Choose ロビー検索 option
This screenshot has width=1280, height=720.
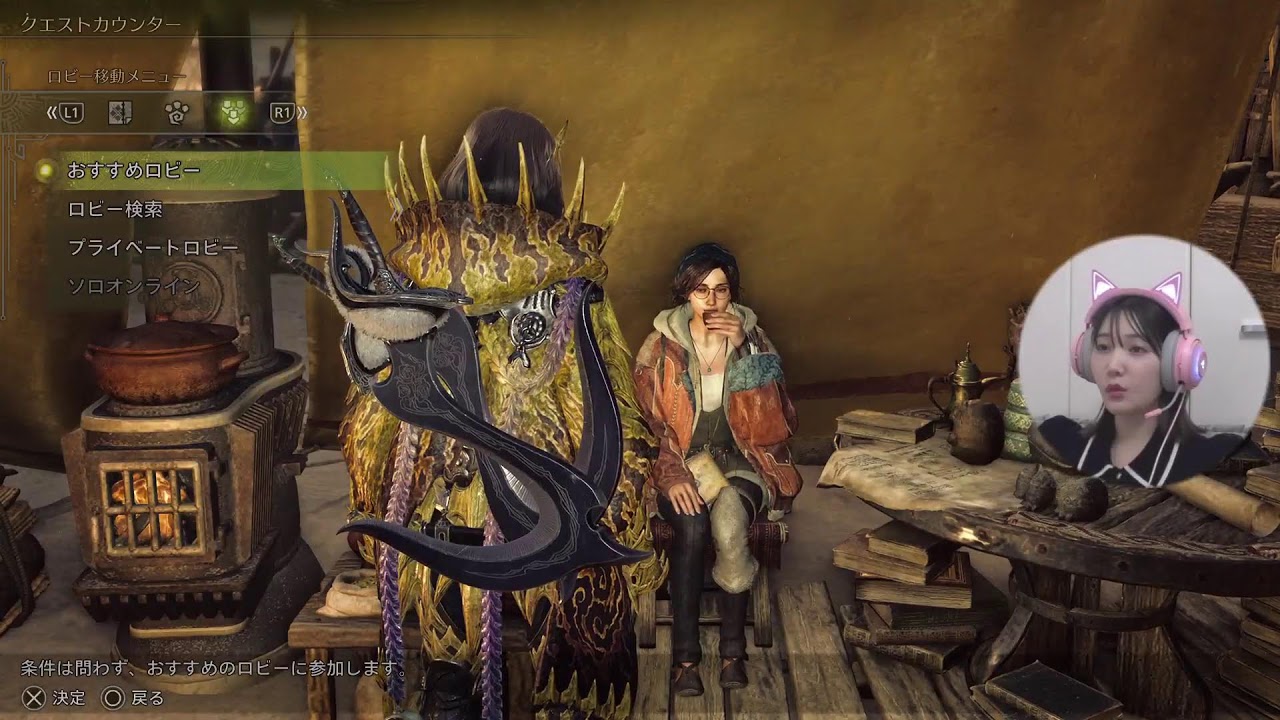click(x=115, y=210)
